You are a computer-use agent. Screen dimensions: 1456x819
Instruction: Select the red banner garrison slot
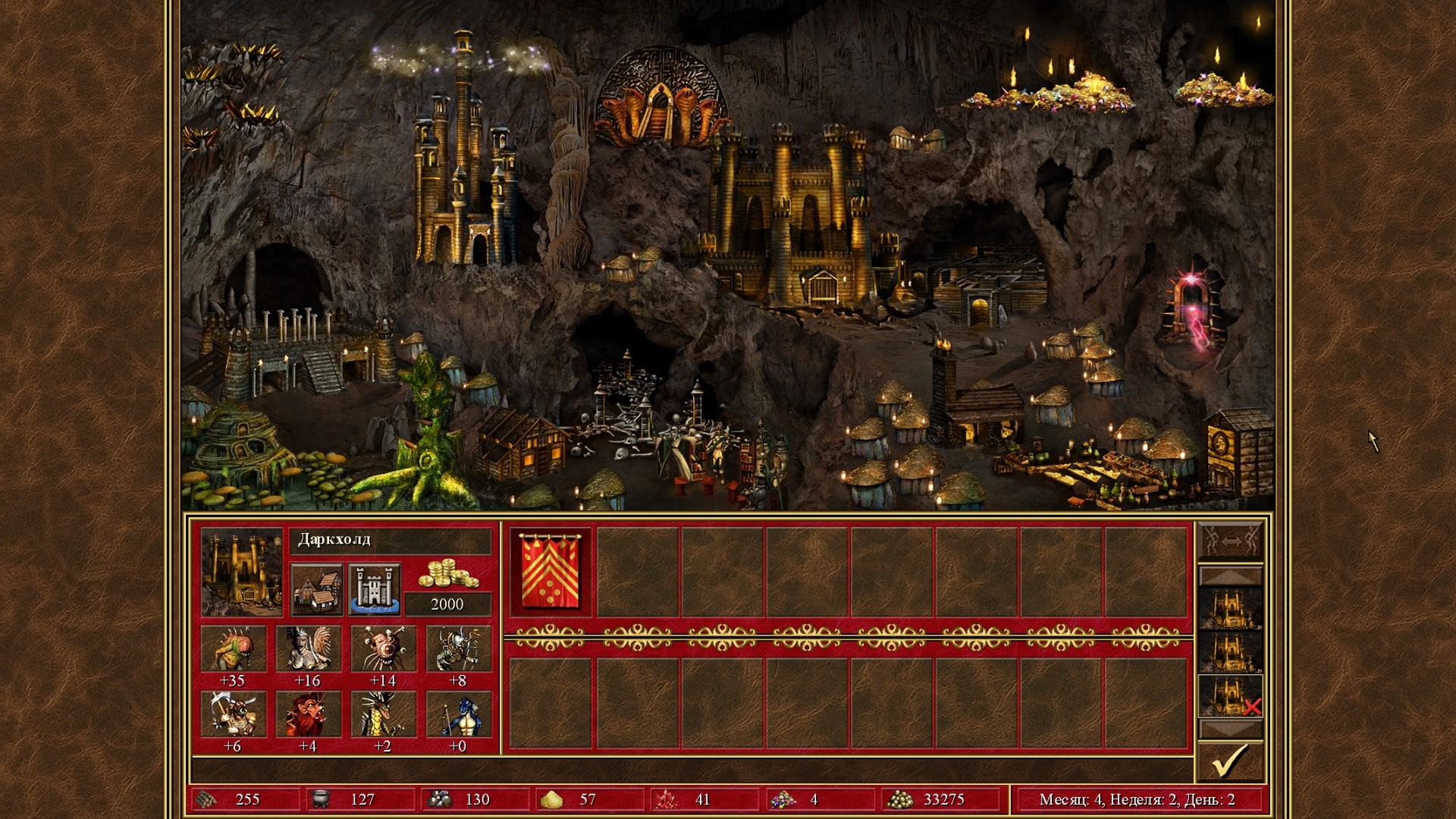551,573
